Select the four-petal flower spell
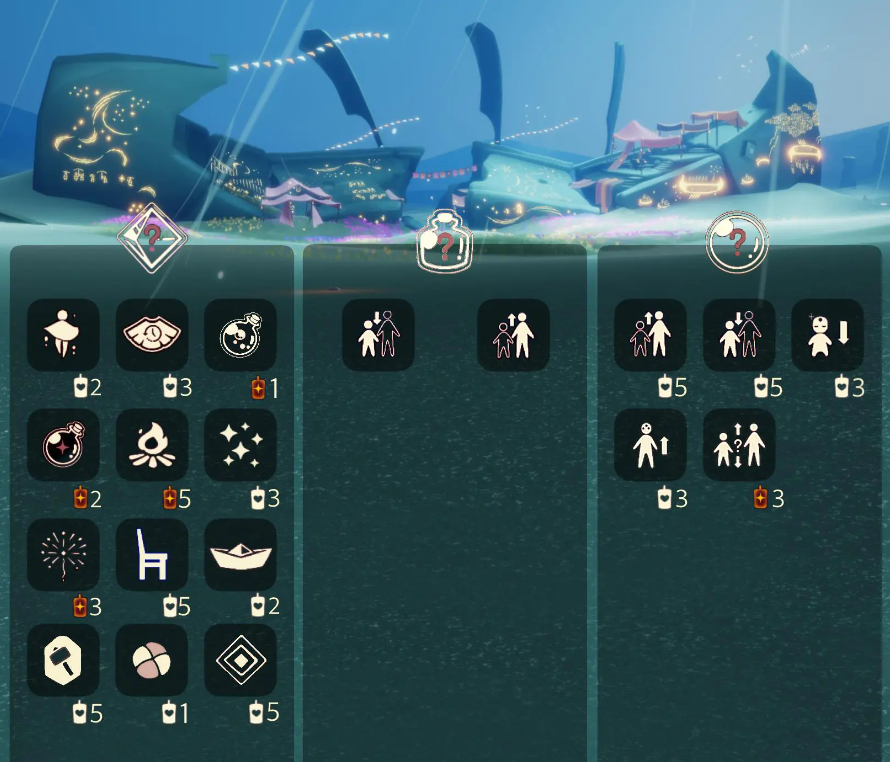This screenshot has width=890, height=762. coord(152,660)
